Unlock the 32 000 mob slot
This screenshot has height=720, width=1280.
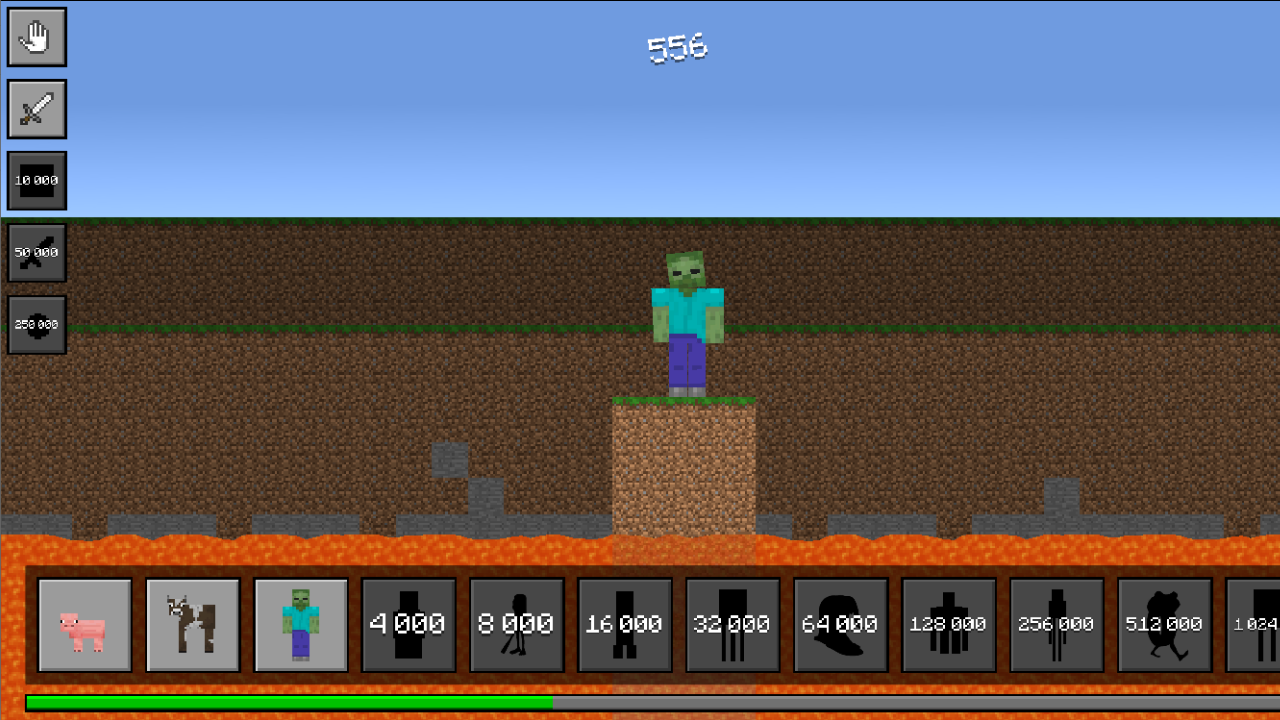coord(733,625)
